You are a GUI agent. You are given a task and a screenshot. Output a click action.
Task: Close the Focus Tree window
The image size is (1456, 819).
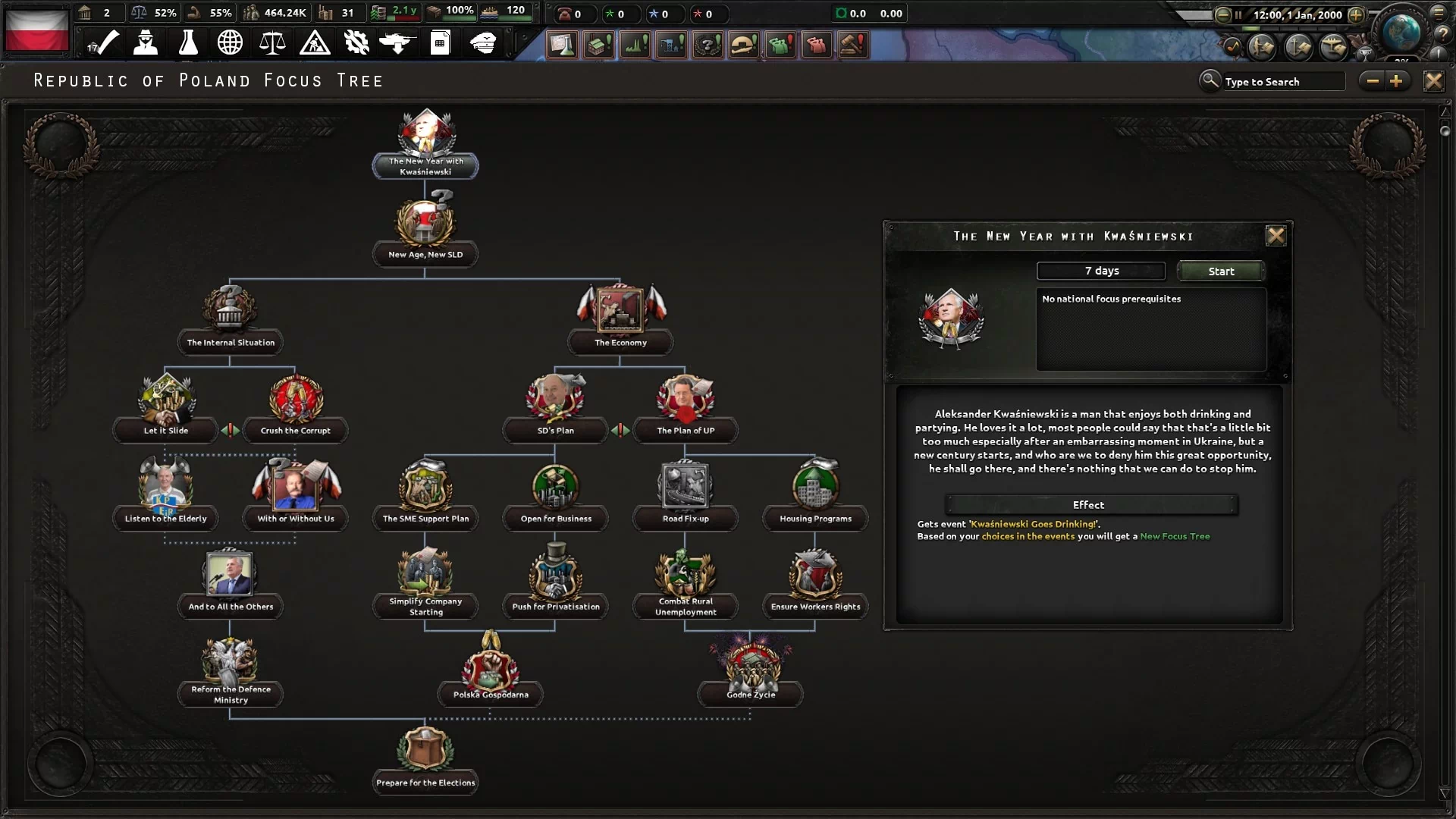[x=1432, y=81]
